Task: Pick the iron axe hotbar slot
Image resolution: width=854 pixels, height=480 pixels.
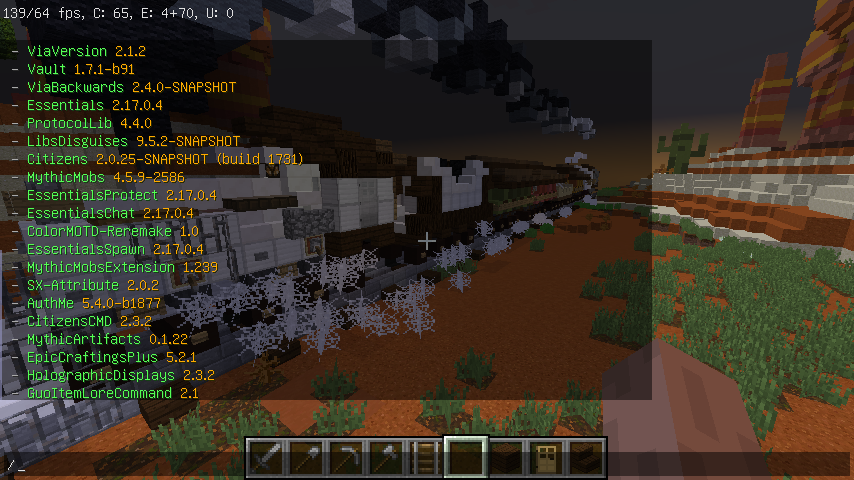Action: click(386, 458)
